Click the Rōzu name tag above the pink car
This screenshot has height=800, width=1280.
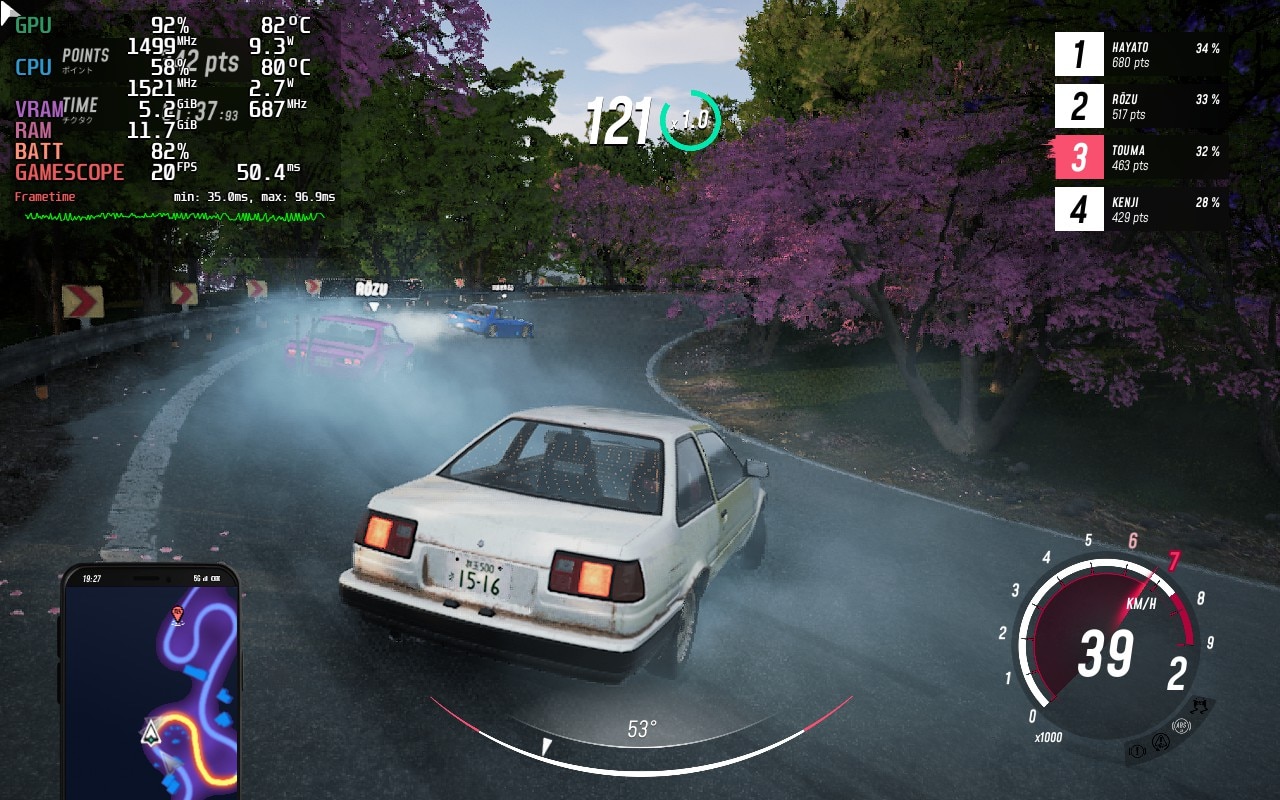372,289
